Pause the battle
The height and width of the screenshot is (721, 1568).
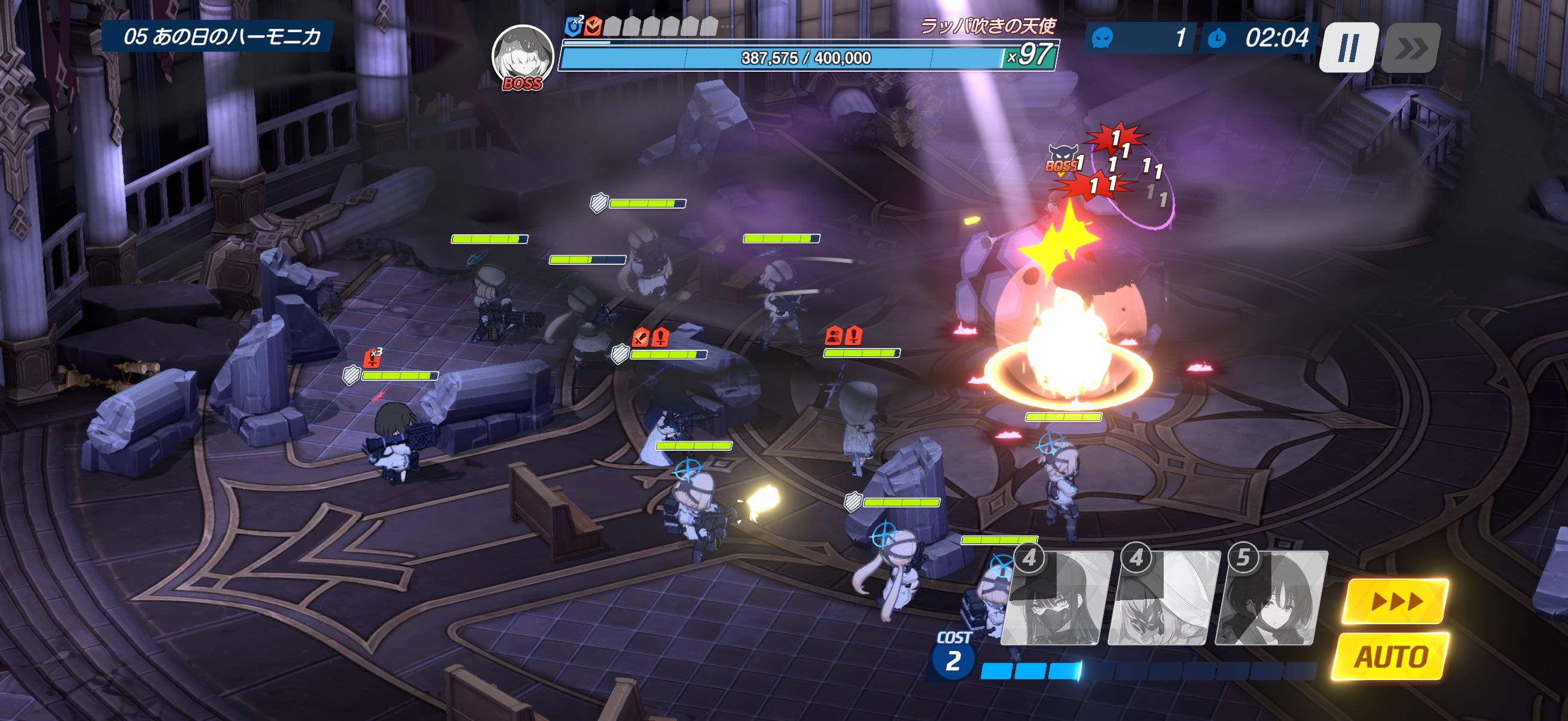1348,47
